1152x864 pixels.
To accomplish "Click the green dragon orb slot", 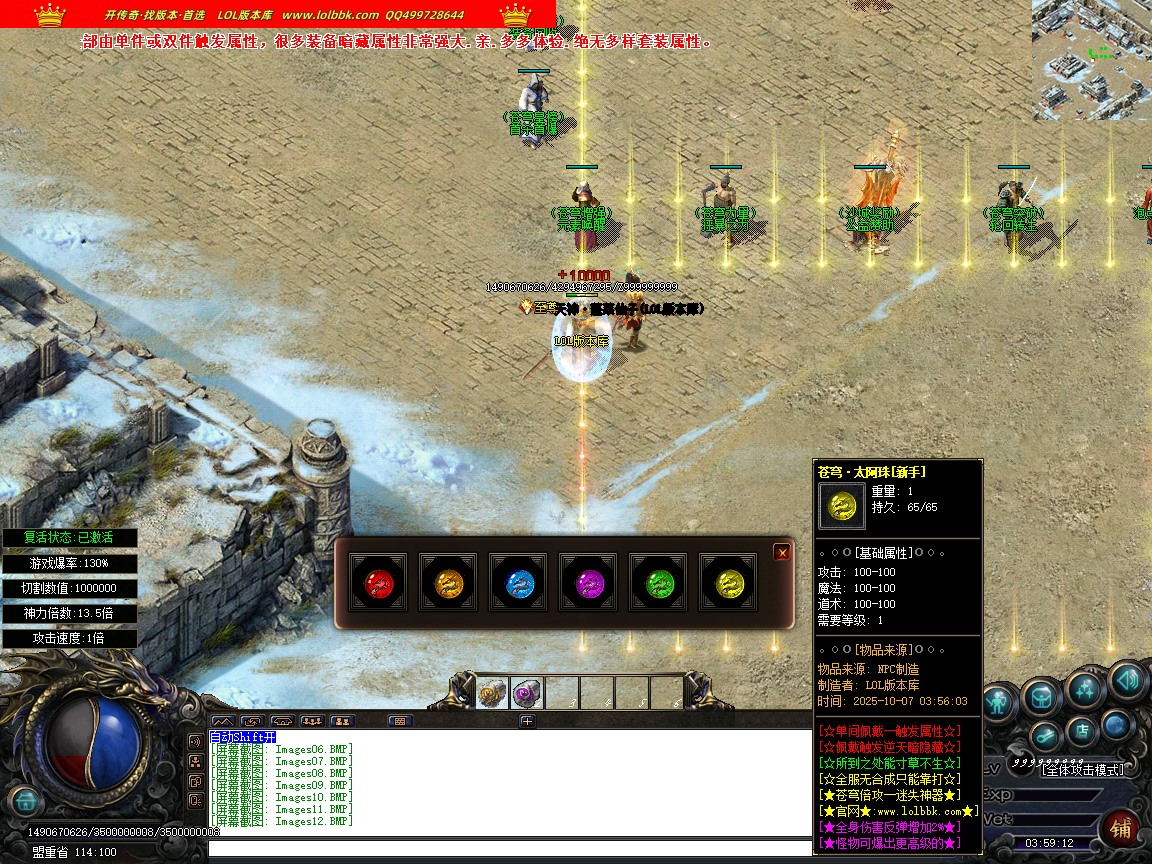I will click(x=658, y=582).
